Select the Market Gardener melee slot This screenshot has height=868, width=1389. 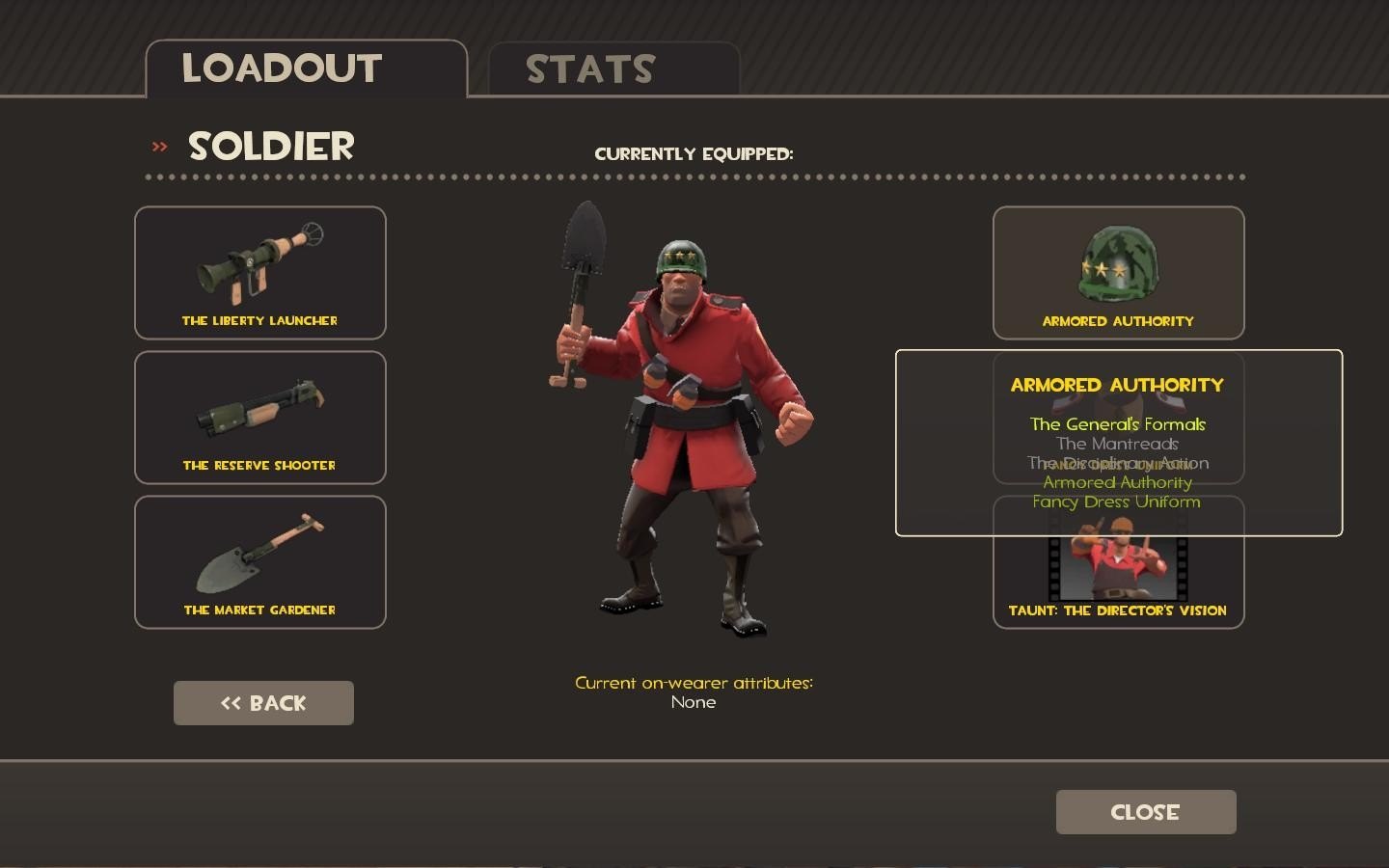pos(260,562)
